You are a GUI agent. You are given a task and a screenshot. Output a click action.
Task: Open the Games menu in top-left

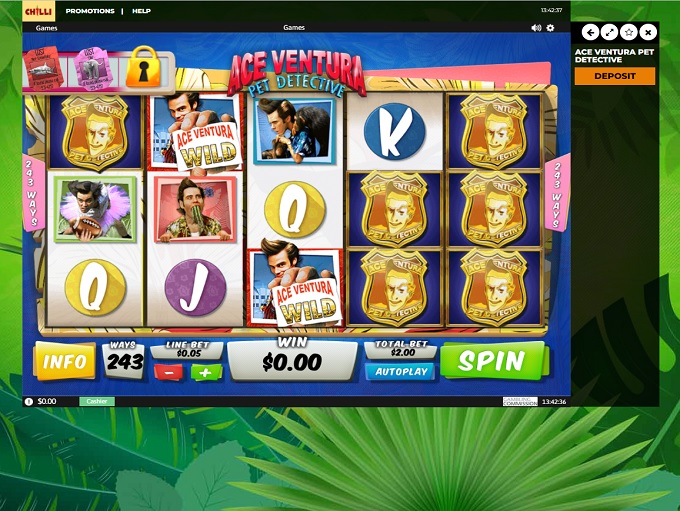pos(46,28)
